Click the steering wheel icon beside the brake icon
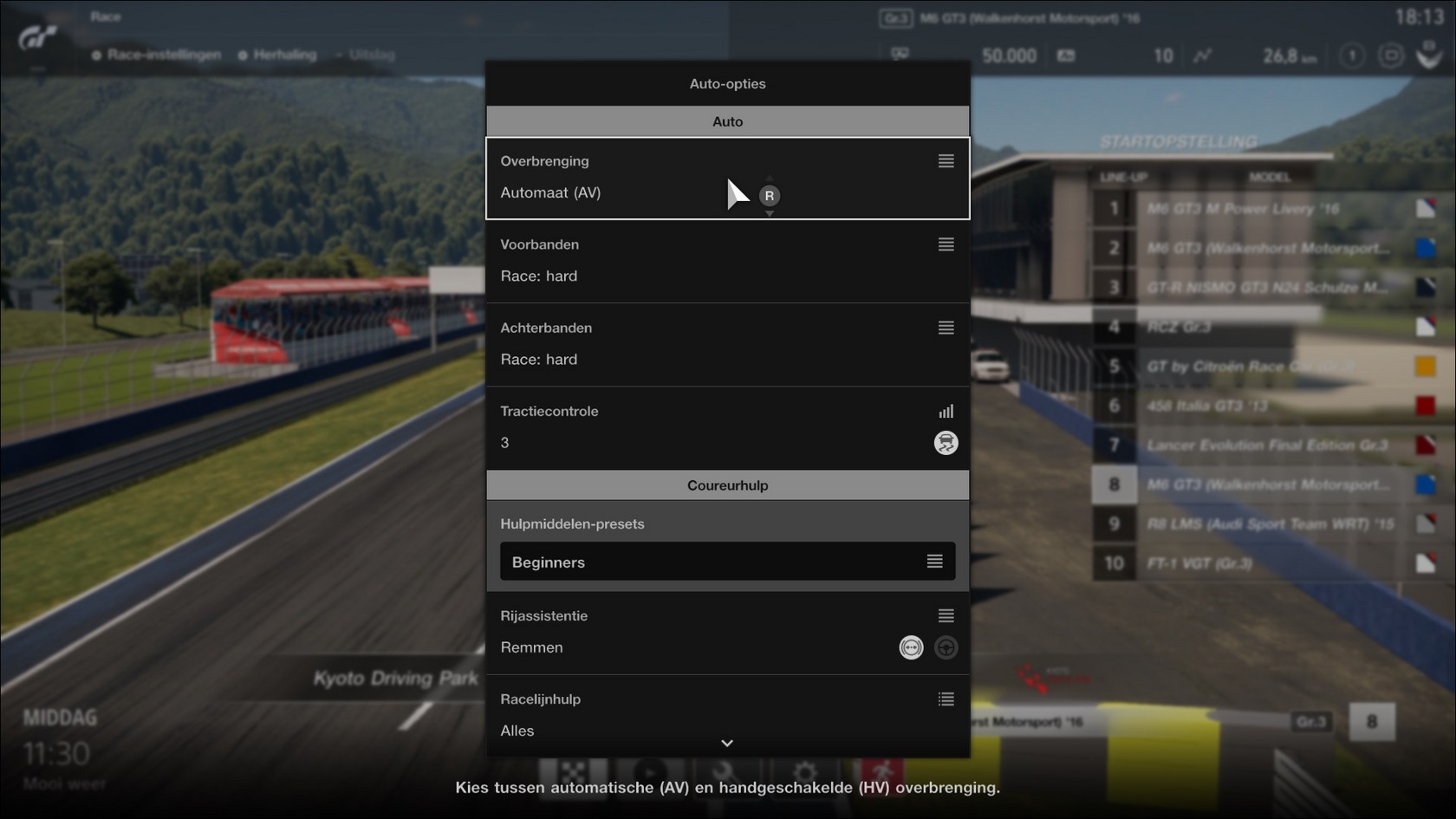The width and height of the screenshot is (1456, 819). point(946,647)
